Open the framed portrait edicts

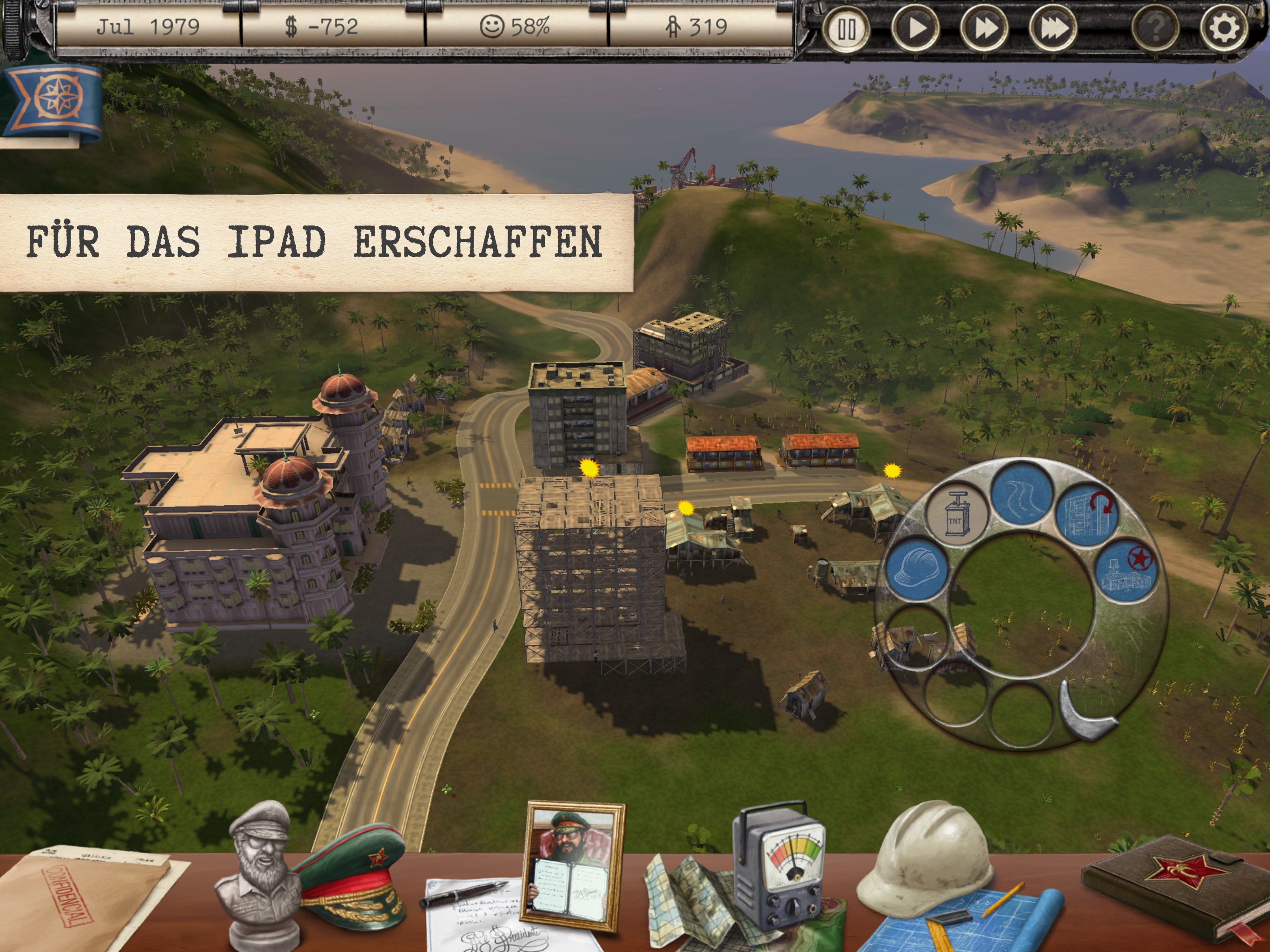tap(574, 864)
